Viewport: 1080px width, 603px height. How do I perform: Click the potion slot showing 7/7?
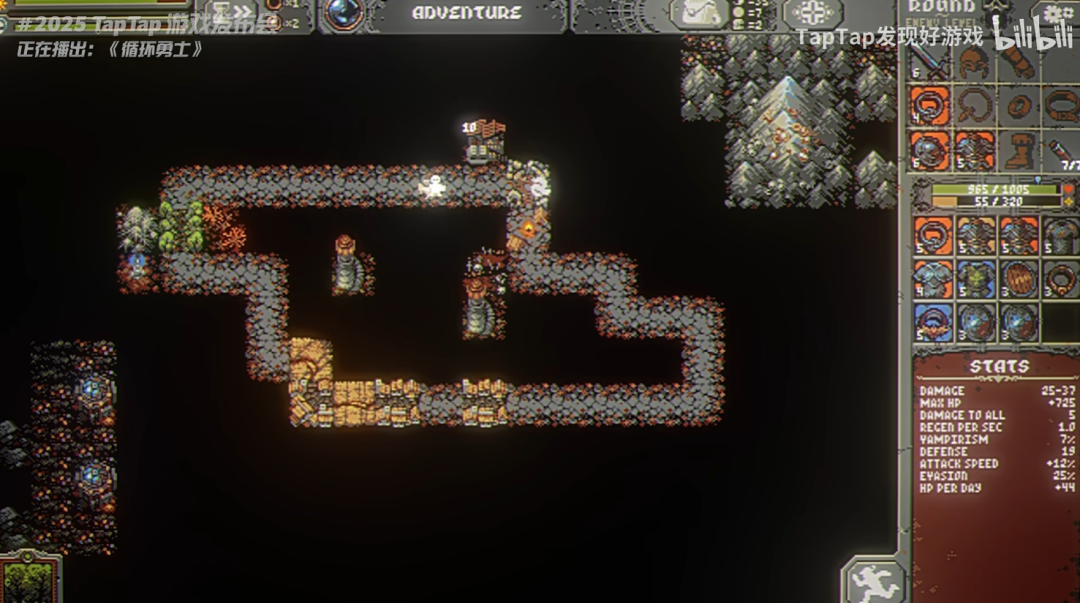click(x=1061, y=150)
